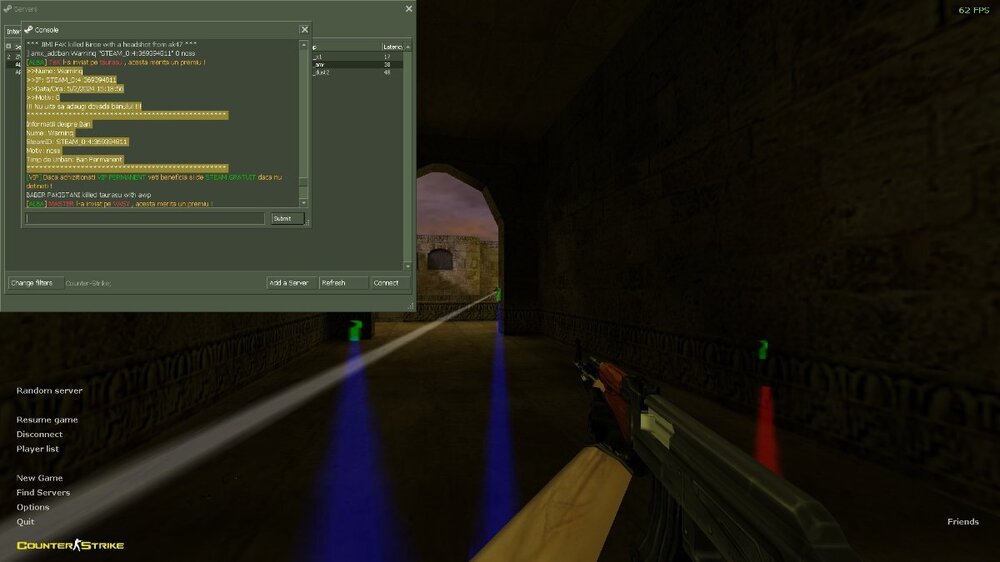The width and height of the screenshot is (1000, 562).
Task: Disconnect from the current server
Action: (x=39, y=435)
